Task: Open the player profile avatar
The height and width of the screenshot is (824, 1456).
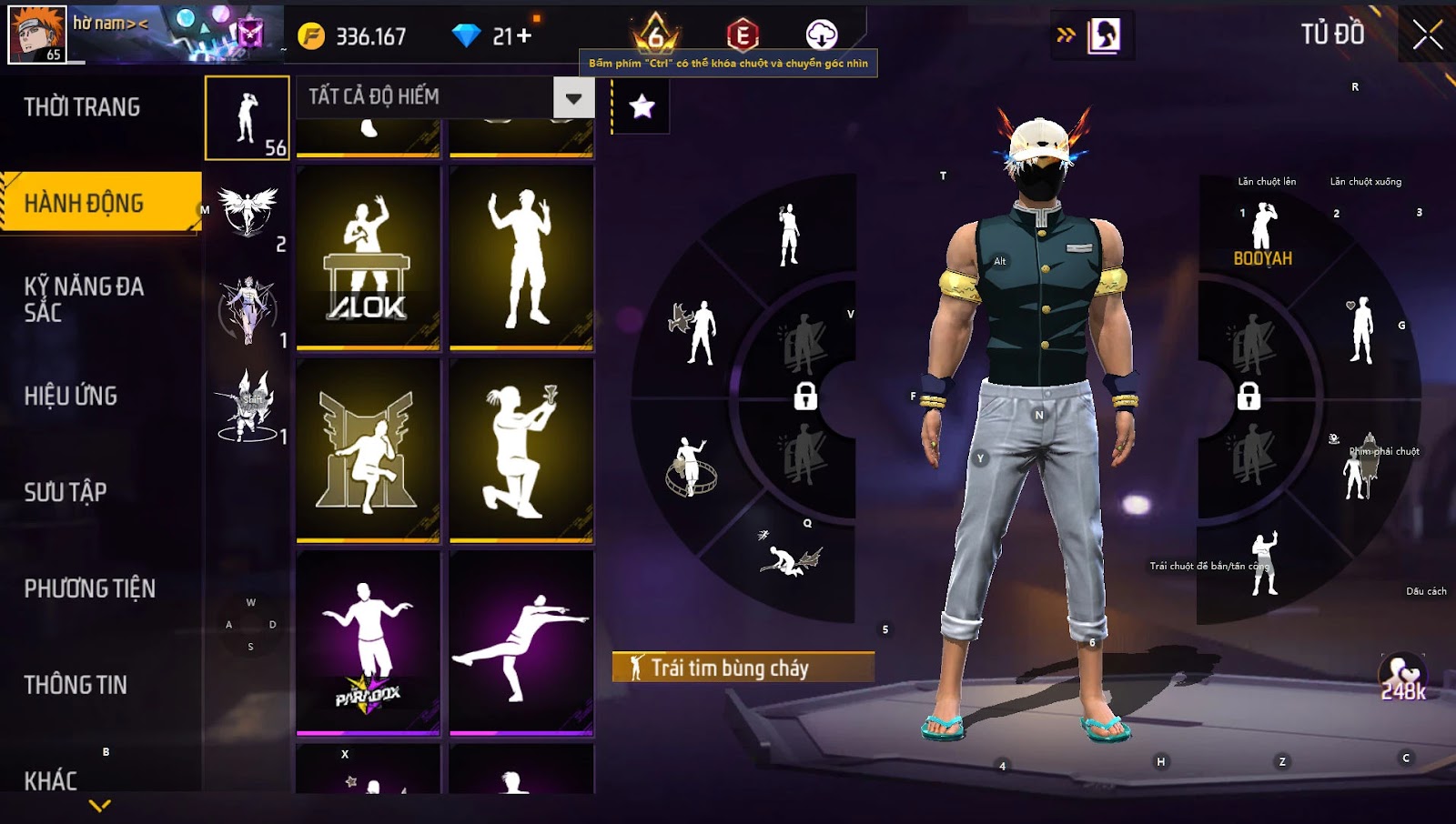Action: (x=37, y=35)
